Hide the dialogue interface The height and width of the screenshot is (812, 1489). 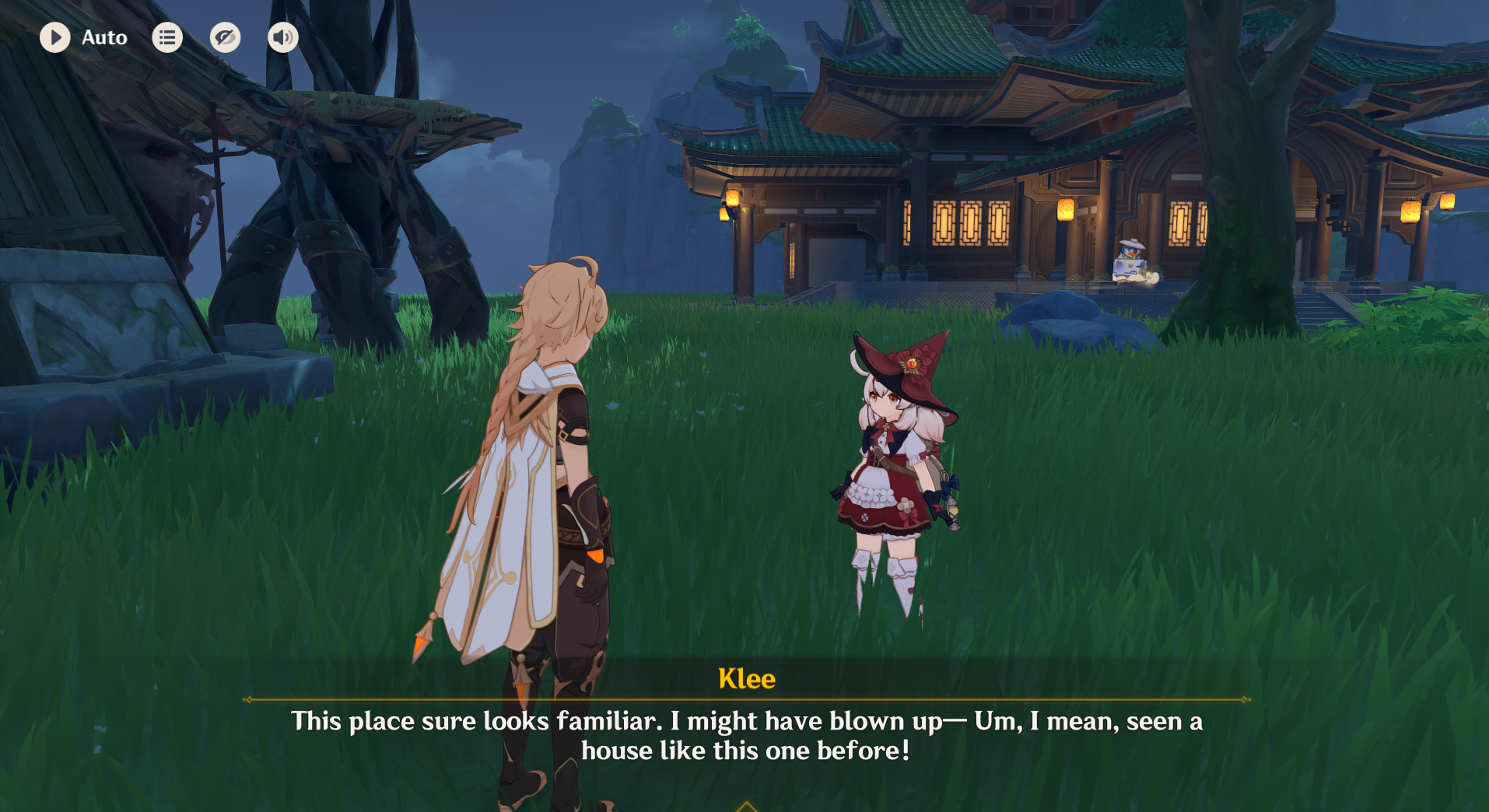(225, 37)
